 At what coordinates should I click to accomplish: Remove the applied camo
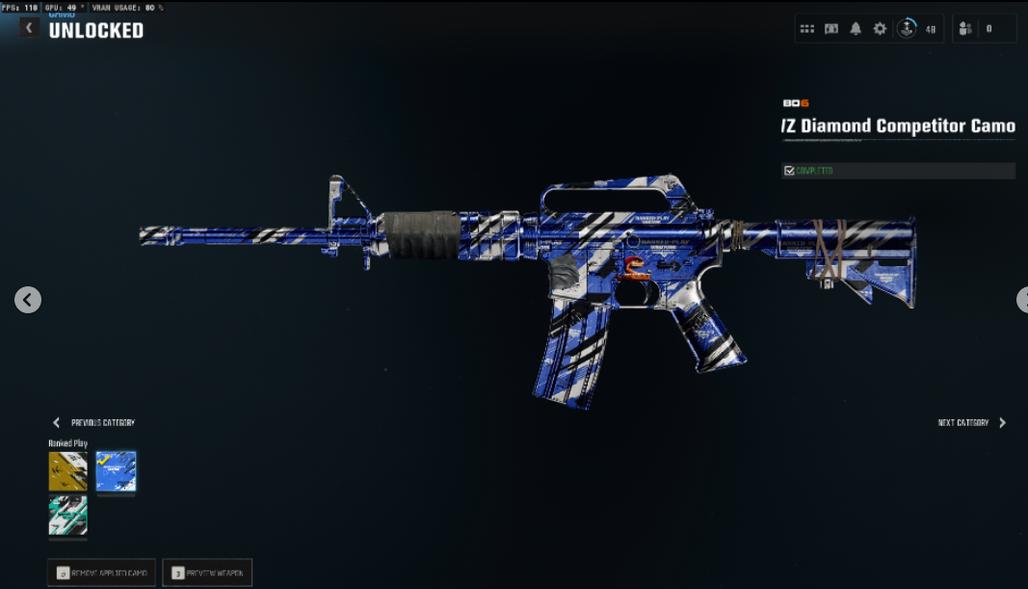pos(101,573)
